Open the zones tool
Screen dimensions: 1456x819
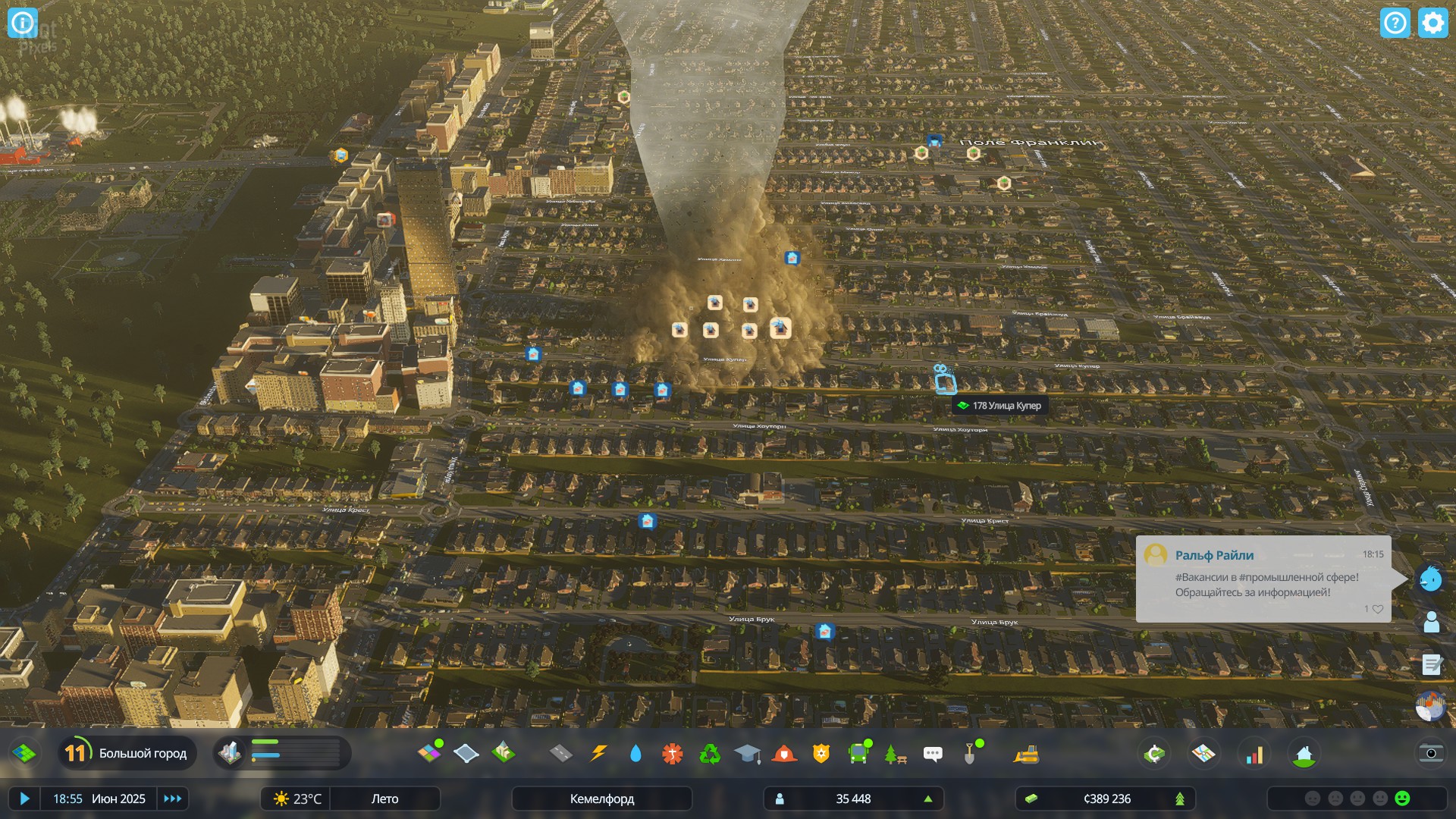point(429,753)
